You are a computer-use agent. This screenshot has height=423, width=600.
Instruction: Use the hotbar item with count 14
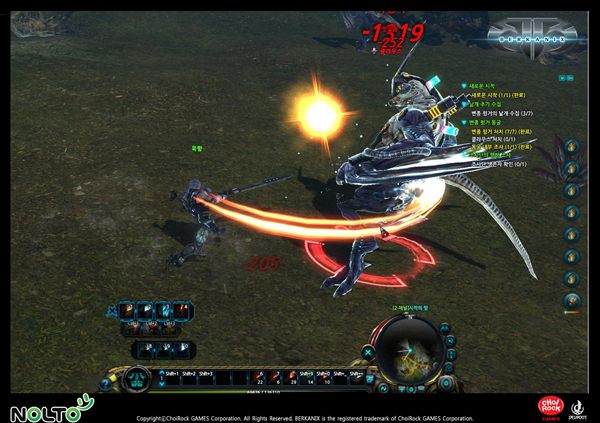(x=309, y=378)
